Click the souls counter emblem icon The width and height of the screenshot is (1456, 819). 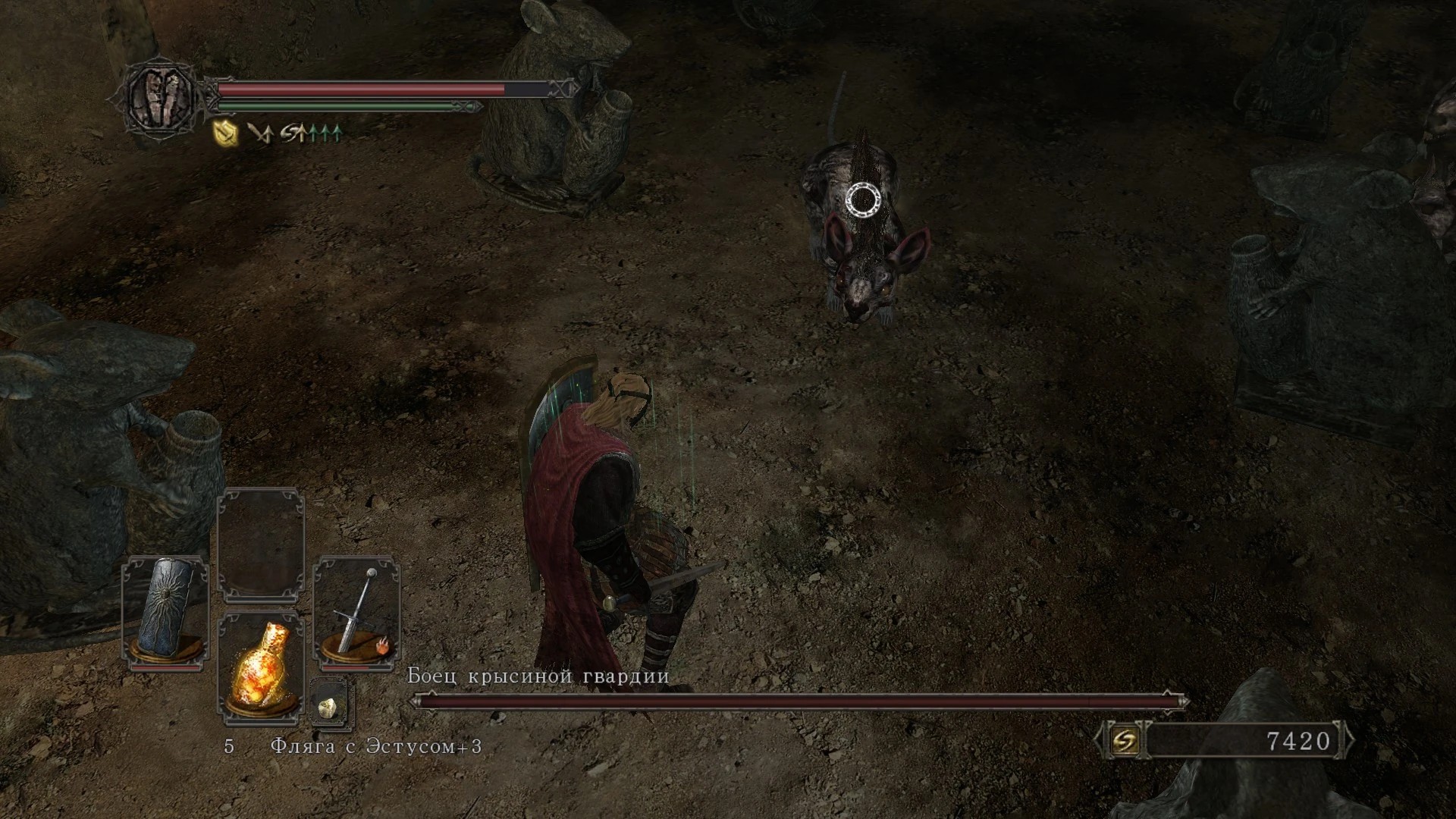[x=1123, y=741]
